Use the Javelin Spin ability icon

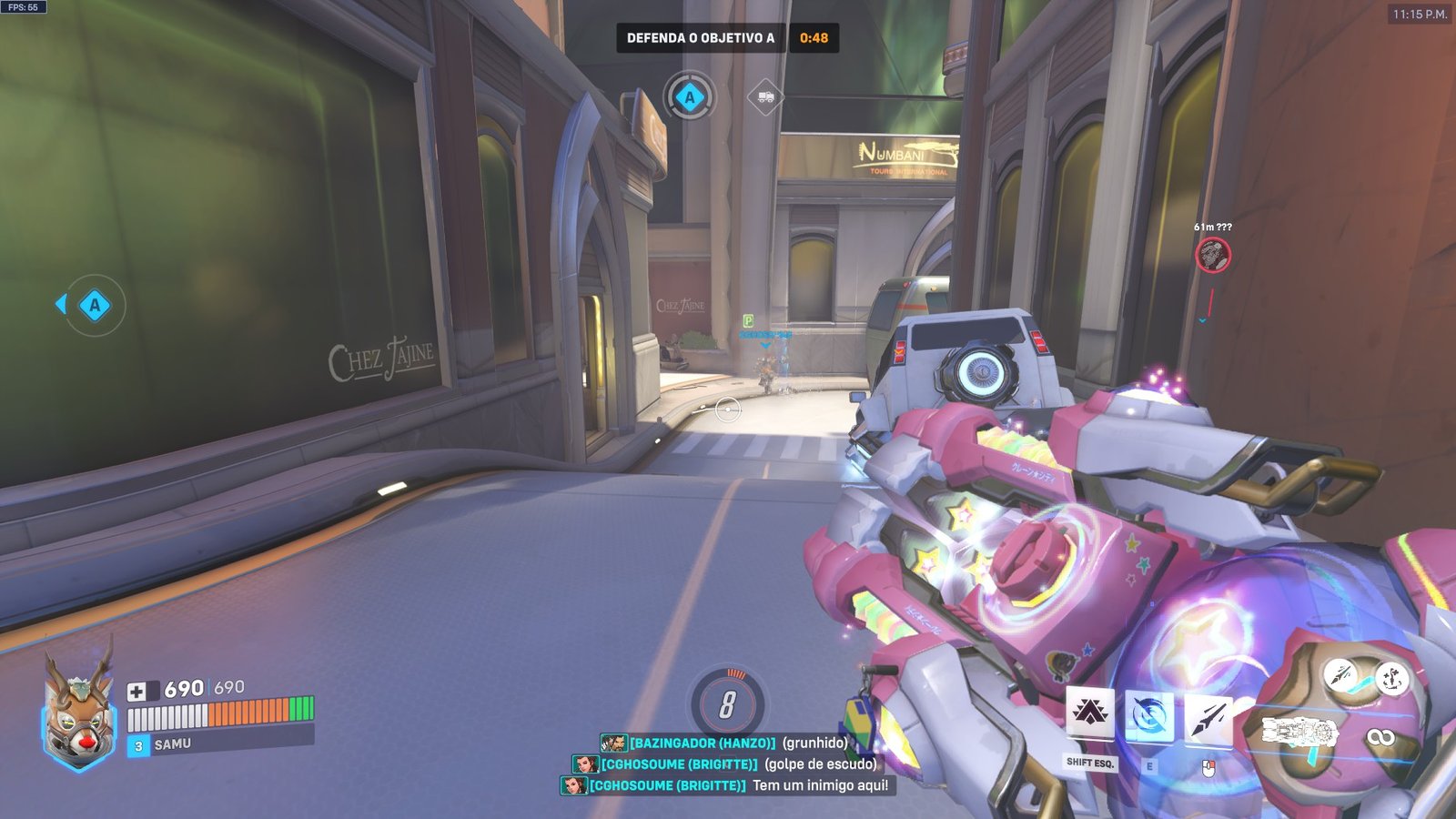(1148, 715)
